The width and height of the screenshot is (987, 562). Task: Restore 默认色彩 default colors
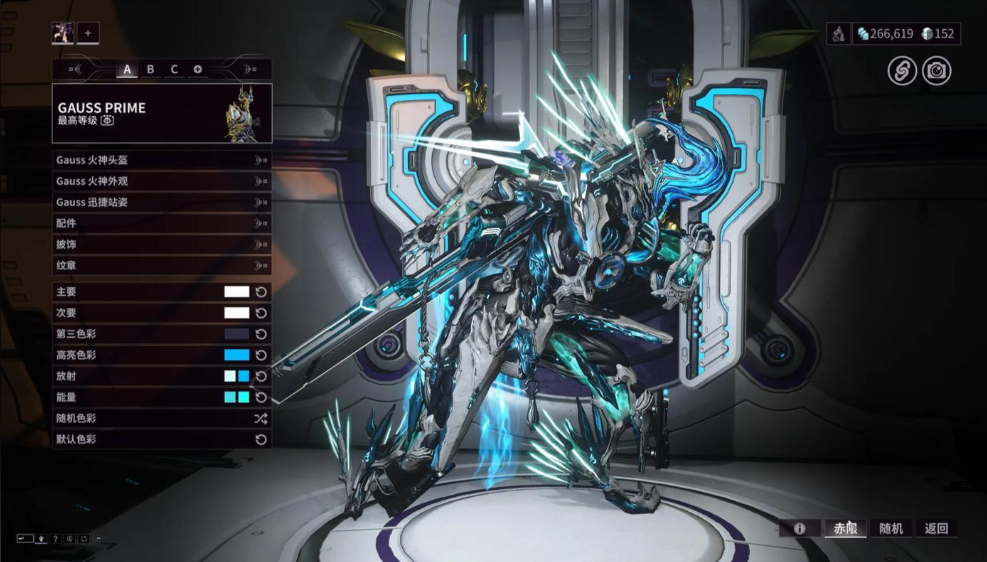click(161, 439)
